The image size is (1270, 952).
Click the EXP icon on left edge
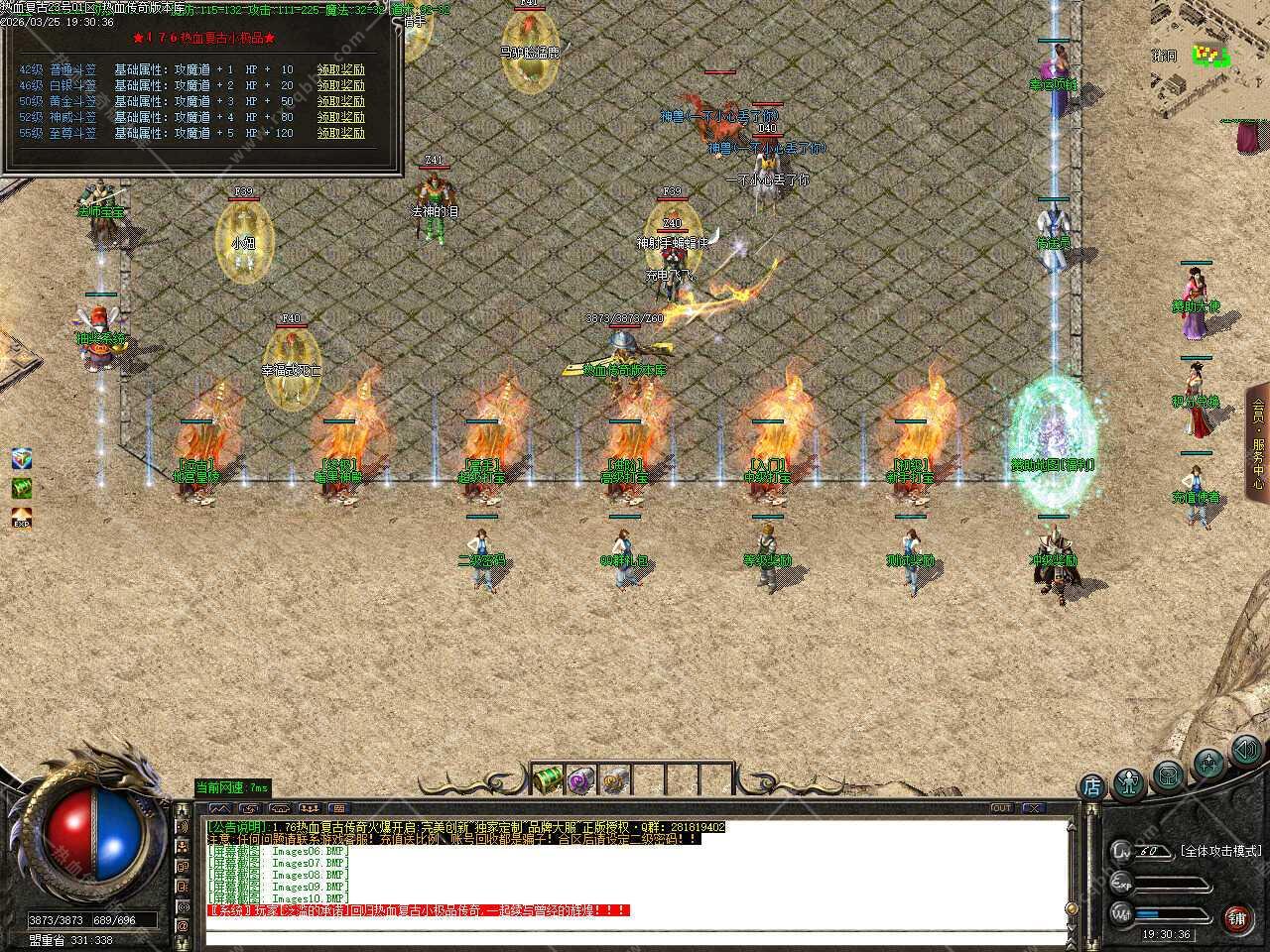coord(22,519)
